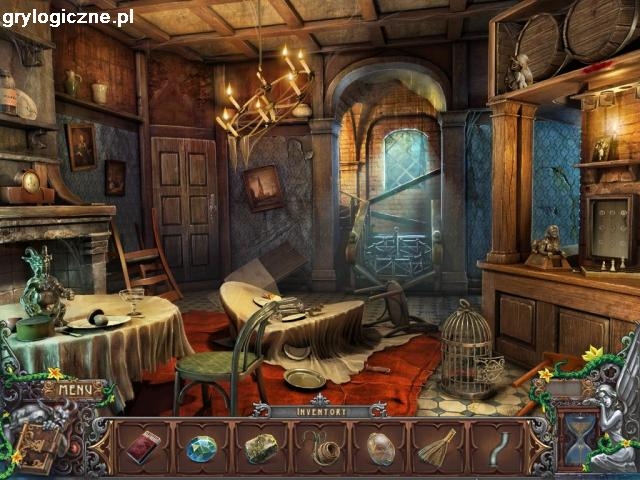640x480 pixels.
Task: Pick the blue gemstone from inventory
Action: pyautogui.click(x=201, y=448)
